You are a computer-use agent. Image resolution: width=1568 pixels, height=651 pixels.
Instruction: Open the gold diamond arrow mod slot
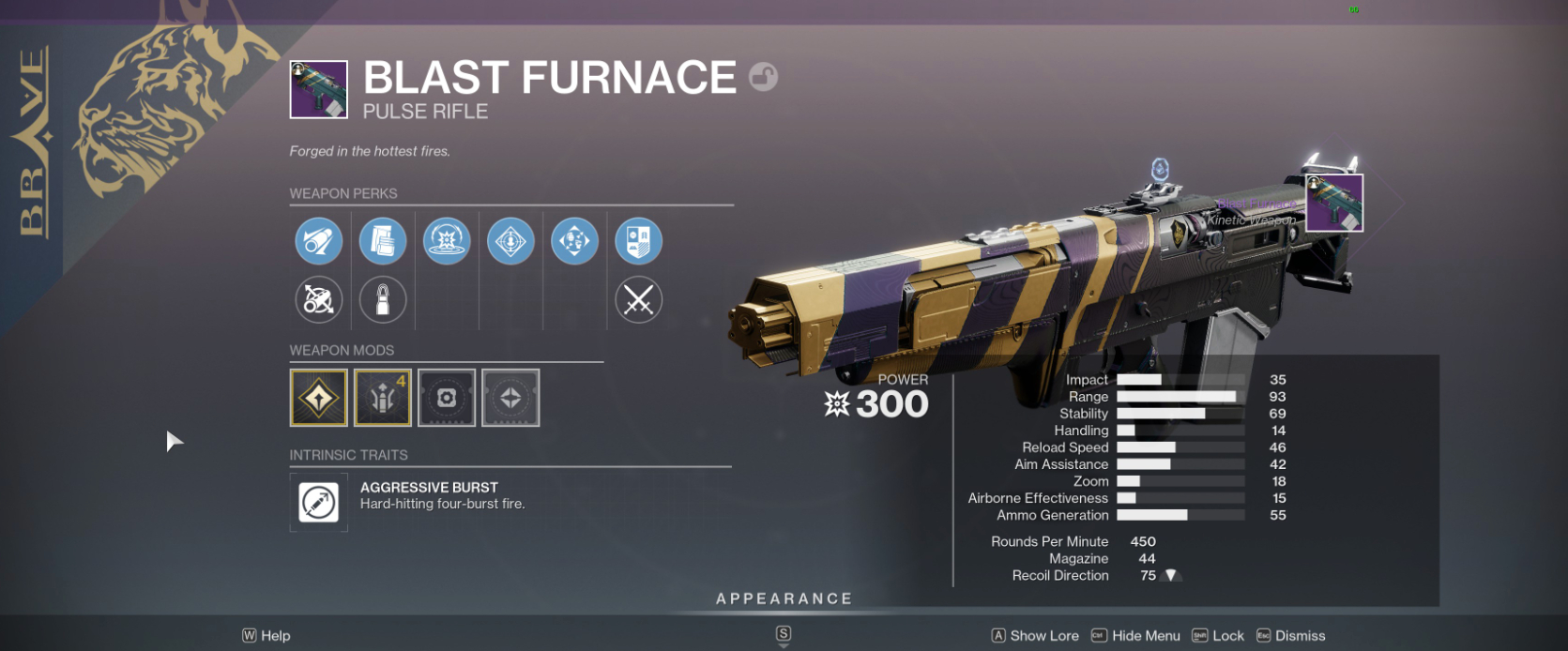(x=319, y=398)
